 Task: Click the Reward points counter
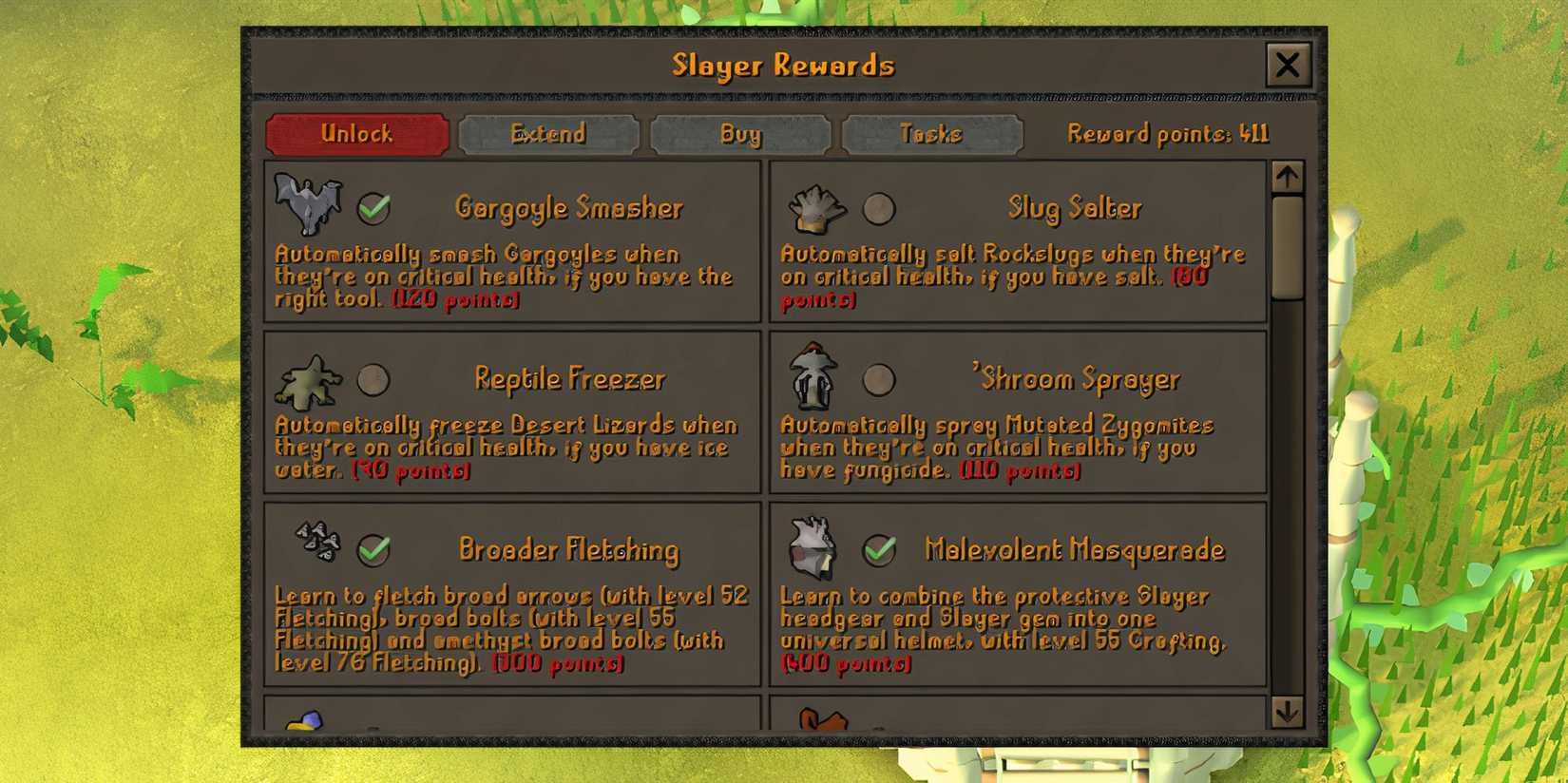tap(1166, 134)
